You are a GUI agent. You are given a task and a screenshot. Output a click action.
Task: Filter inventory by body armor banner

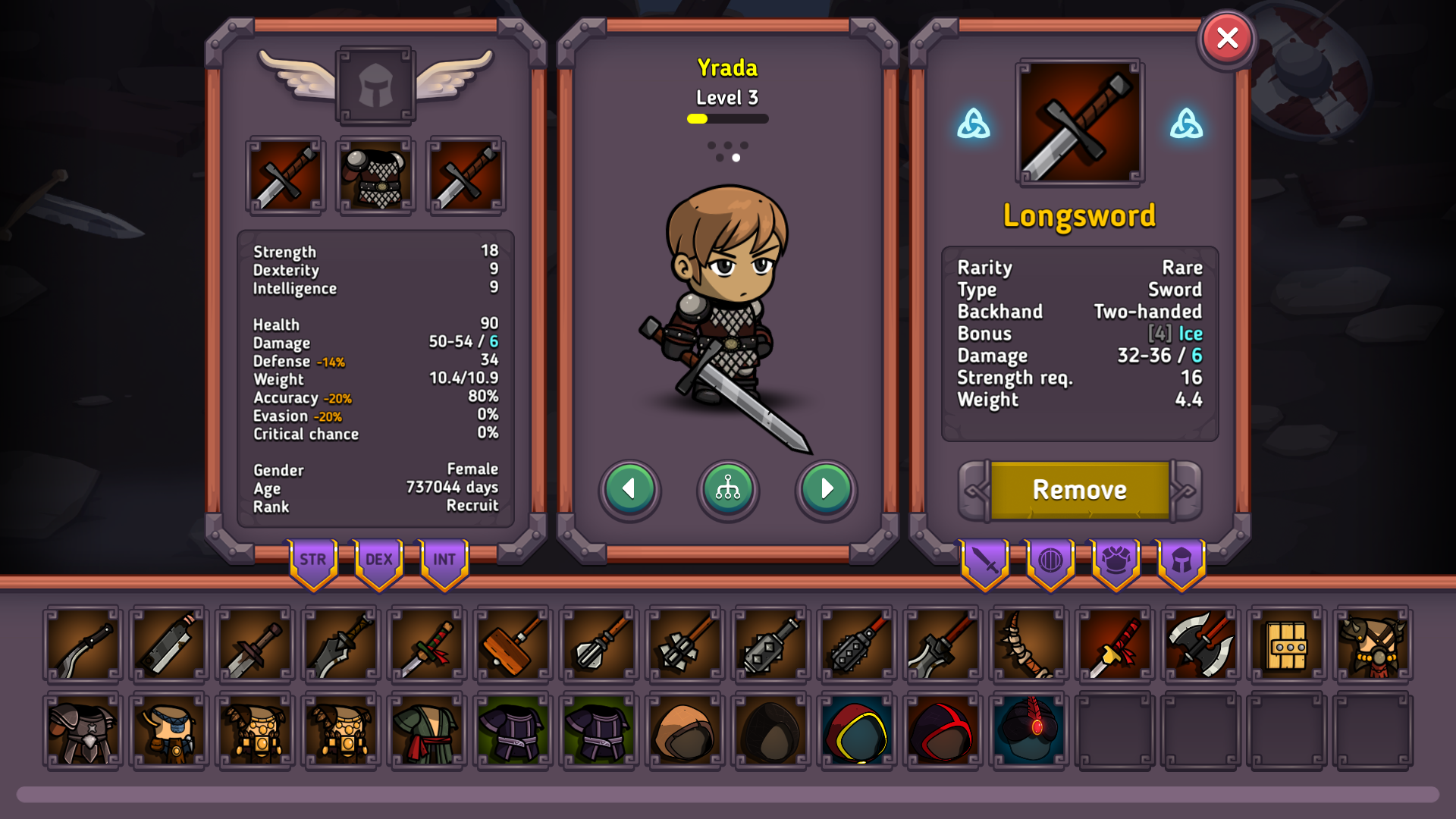(1116, 561)
